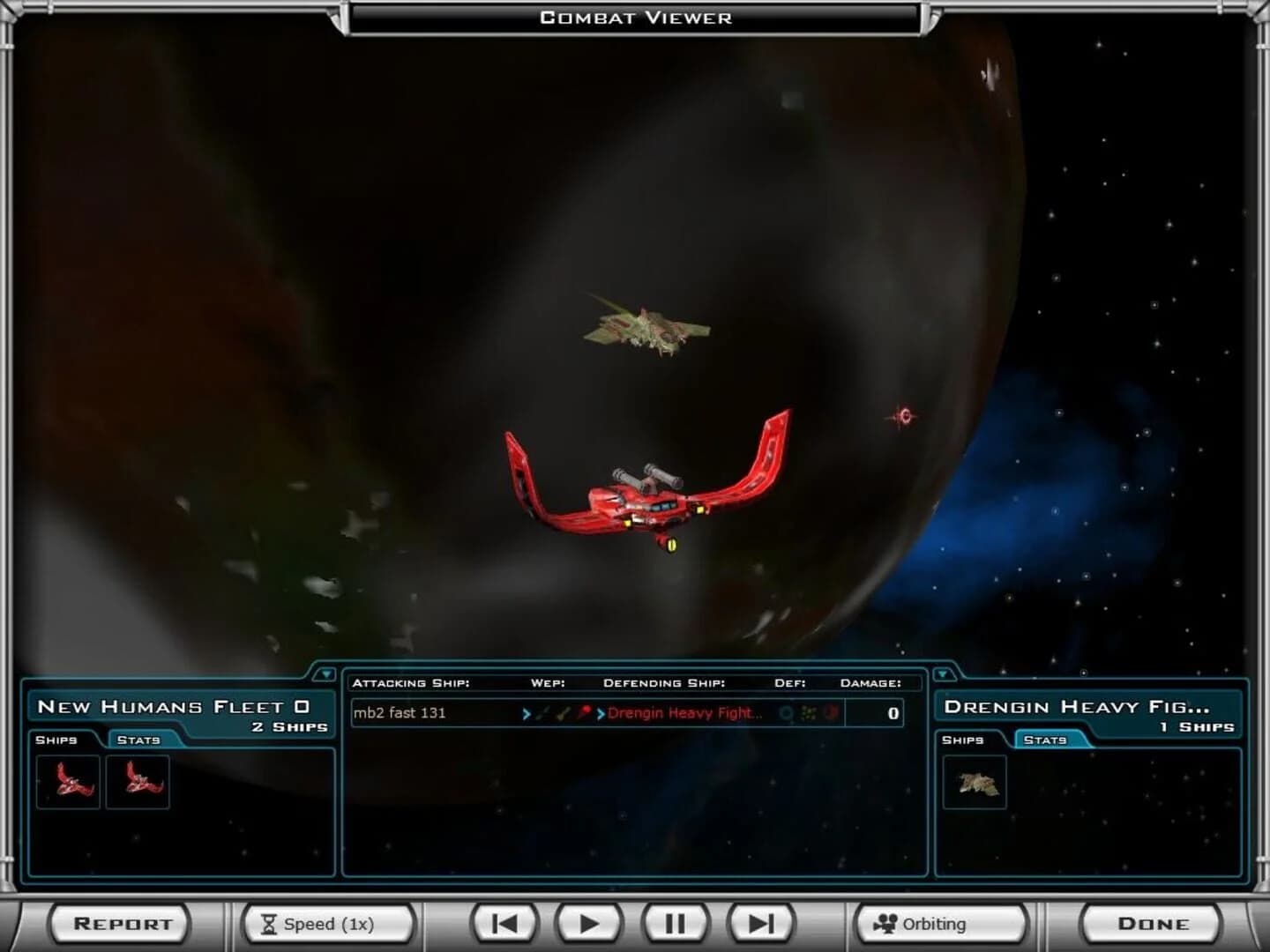Expand details for Drengin Heavy Fighter with blue chevron
The width and height of the screenshot is (1270, 952).
(x=601, y=713)
